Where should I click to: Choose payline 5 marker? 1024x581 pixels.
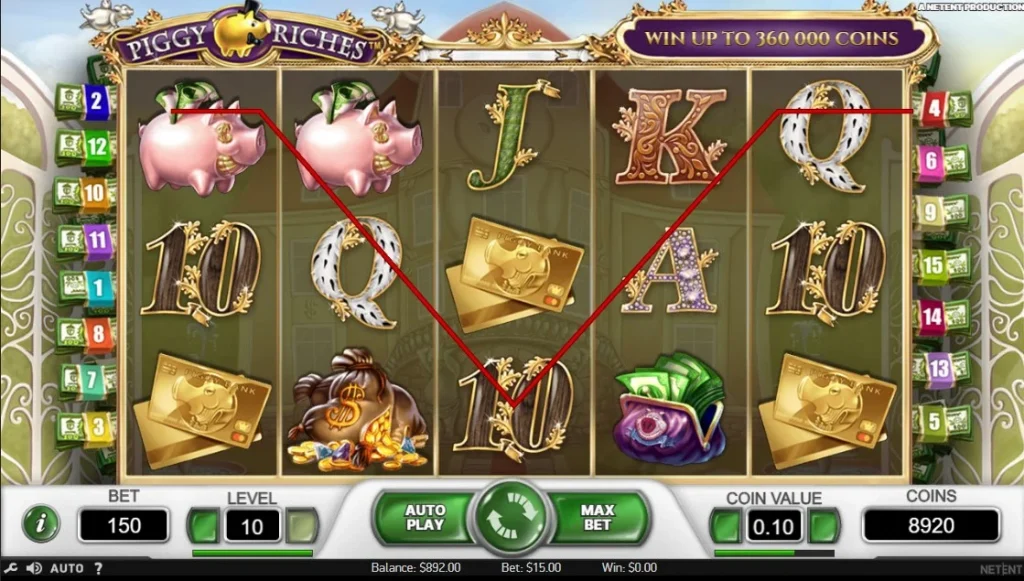[934, 421]
